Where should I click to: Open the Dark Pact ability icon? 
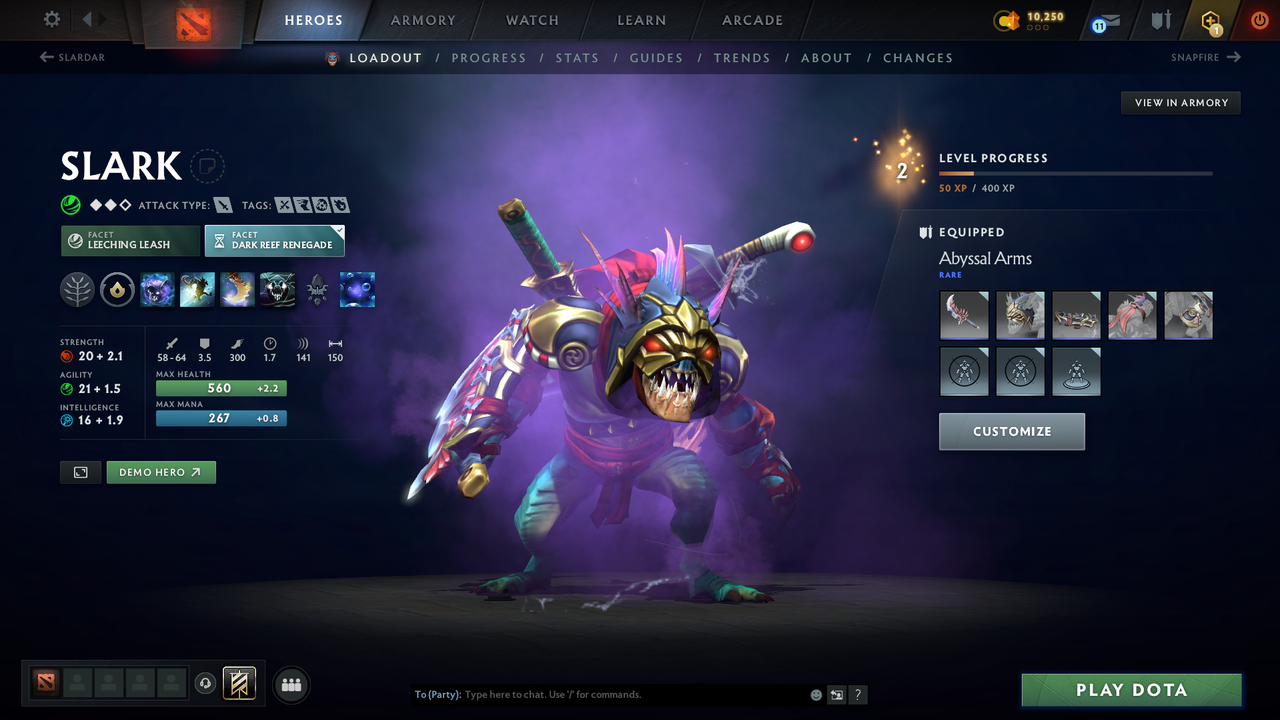(157, 289)
